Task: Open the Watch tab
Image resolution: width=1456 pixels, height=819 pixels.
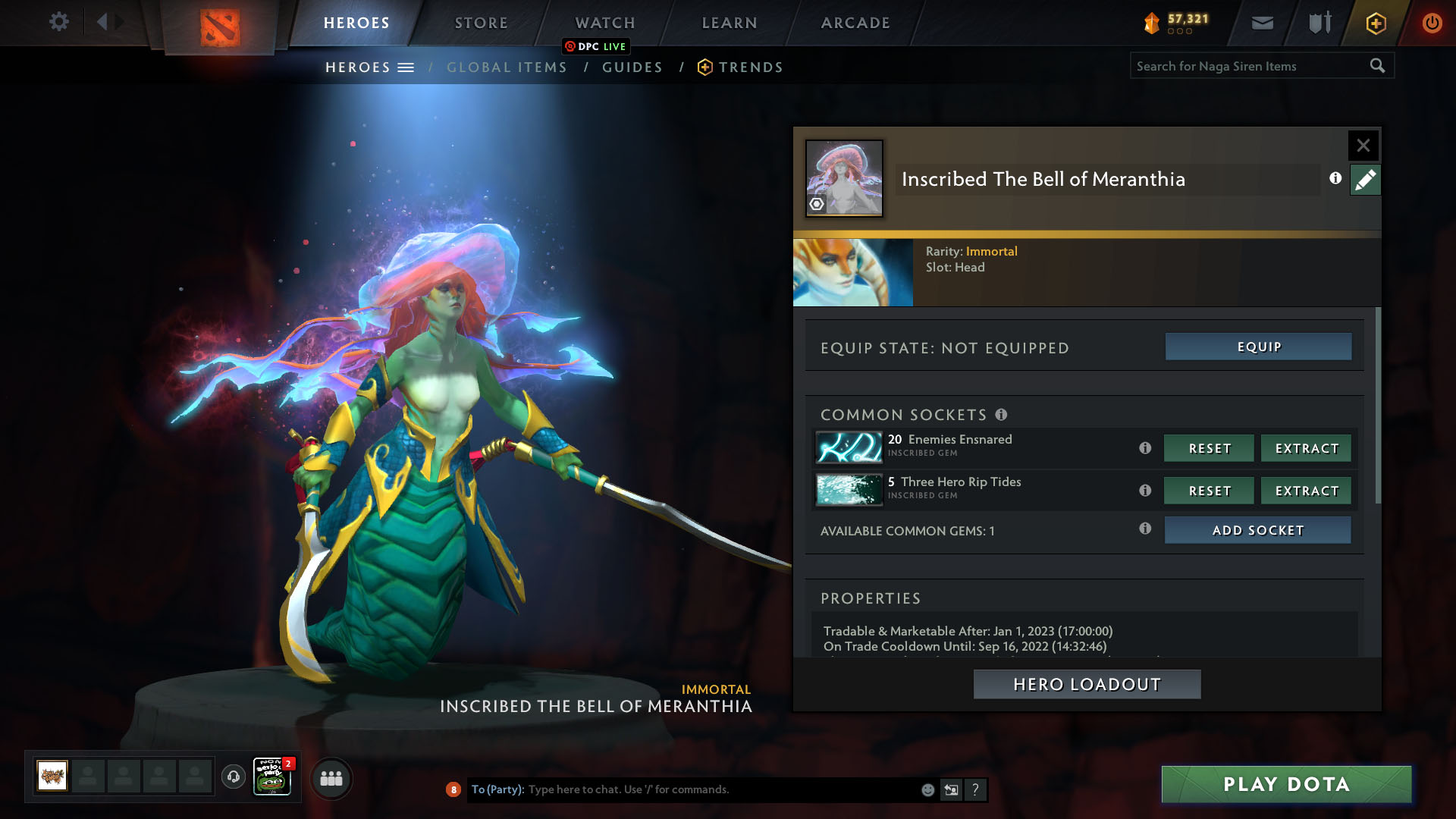Action: [x=605, y=23]
